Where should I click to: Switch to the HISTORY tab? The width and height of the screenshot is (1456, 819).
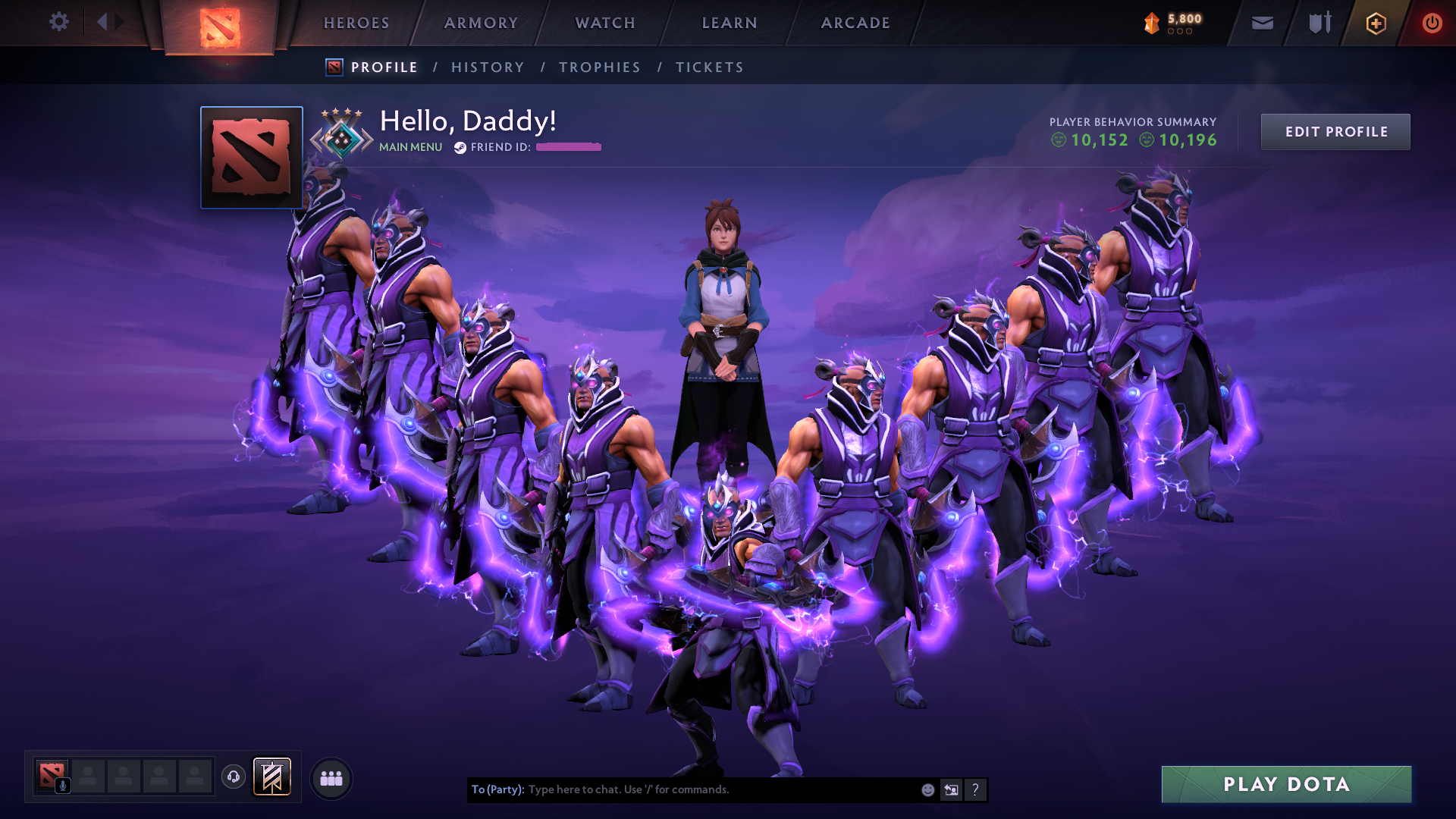coord(488,67)
